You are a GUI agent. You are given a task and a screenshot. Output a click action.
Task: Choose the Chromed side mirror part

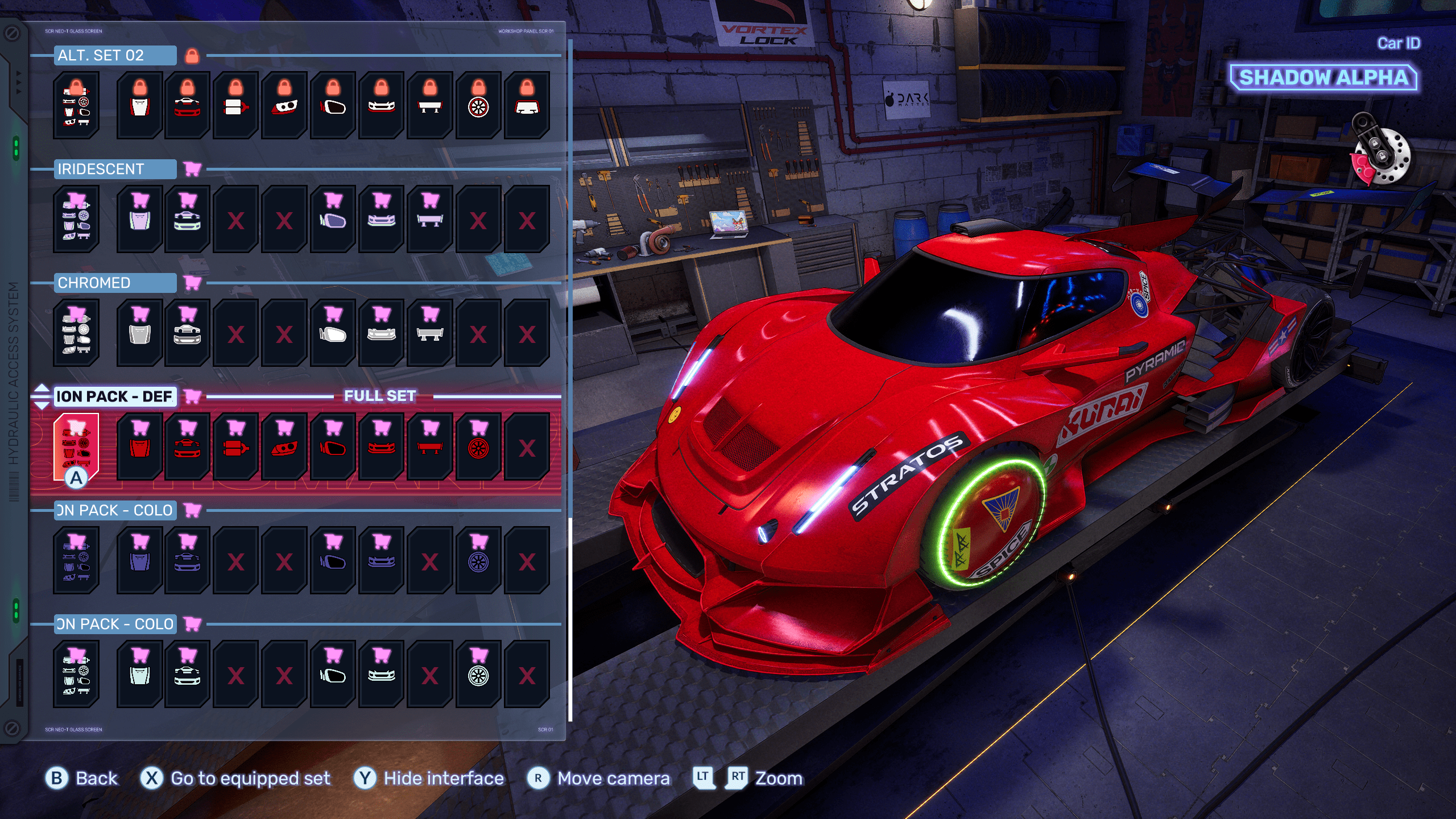(x=333, y=332)
